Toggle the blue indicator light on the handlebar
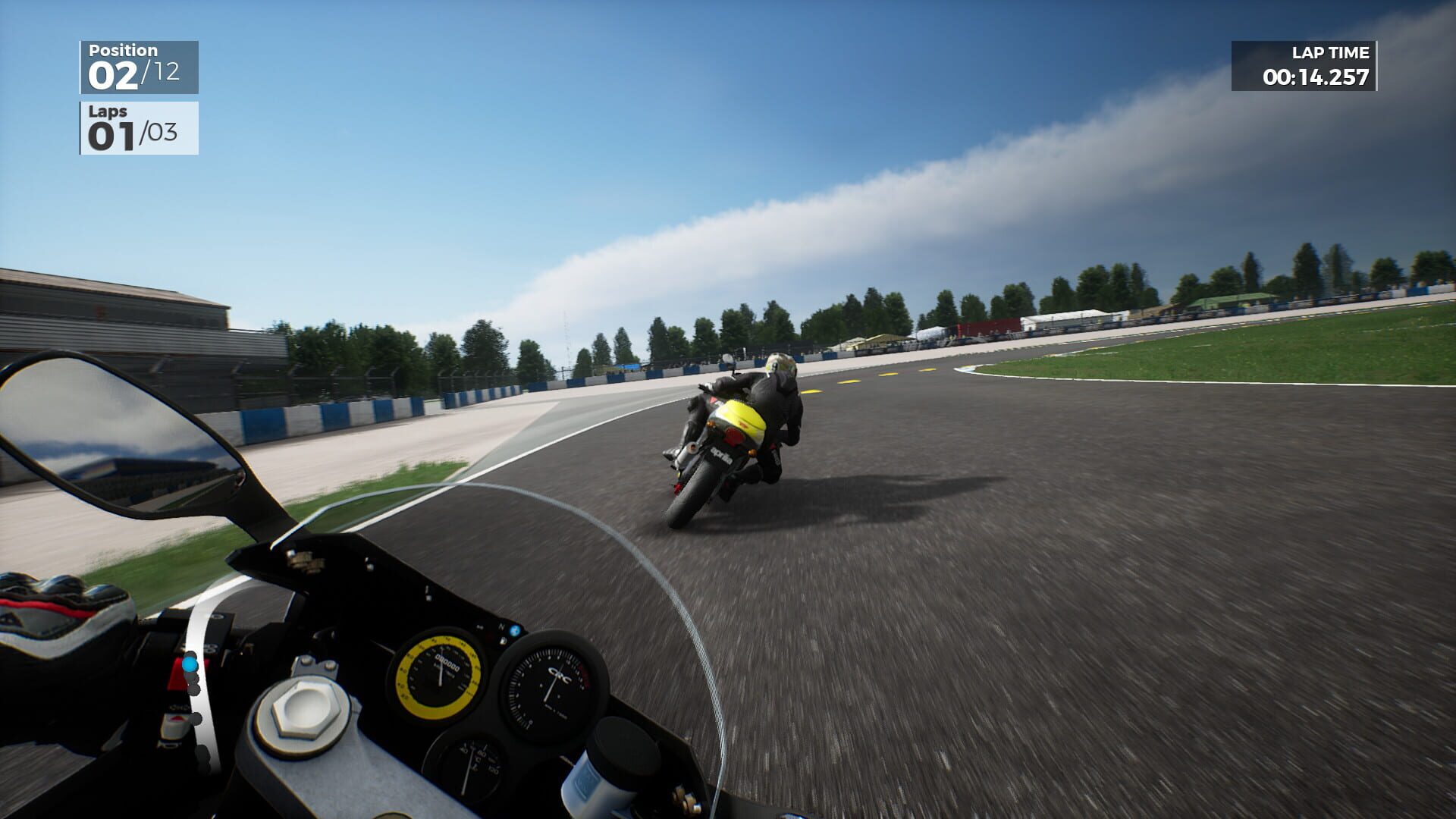 190,664
